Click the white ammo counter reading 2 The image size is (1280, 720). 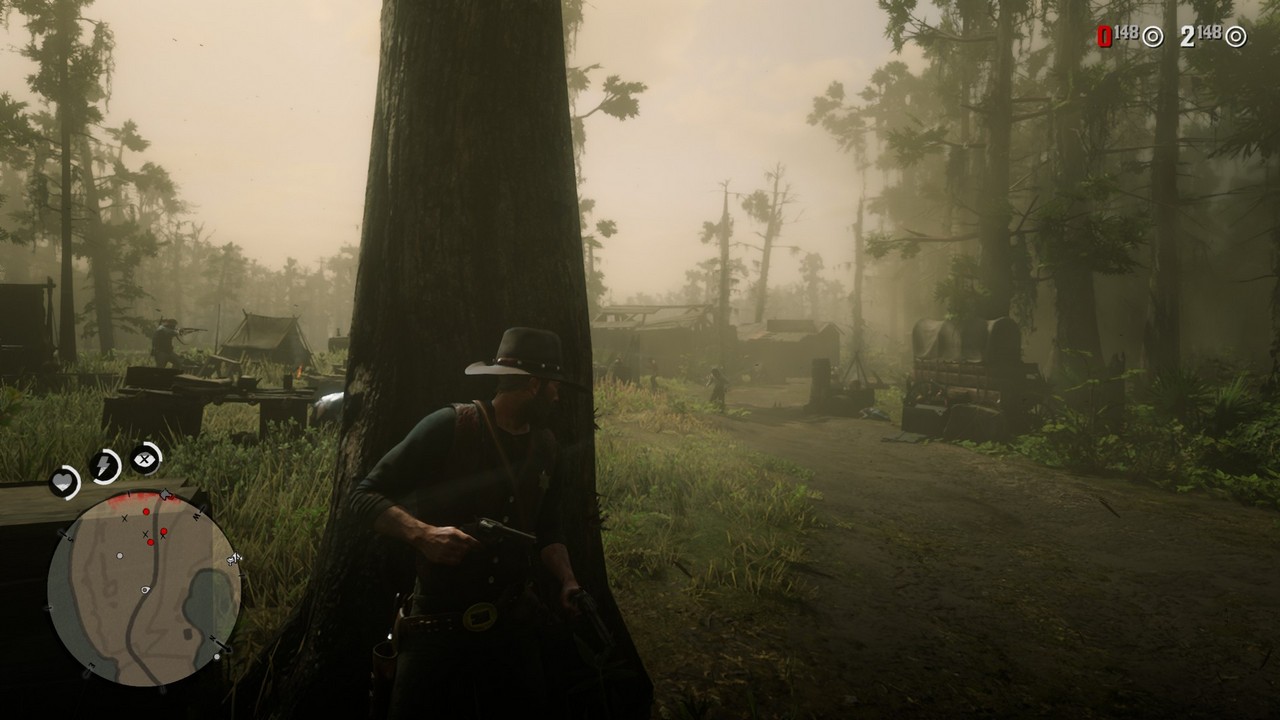coord(1186,38)
